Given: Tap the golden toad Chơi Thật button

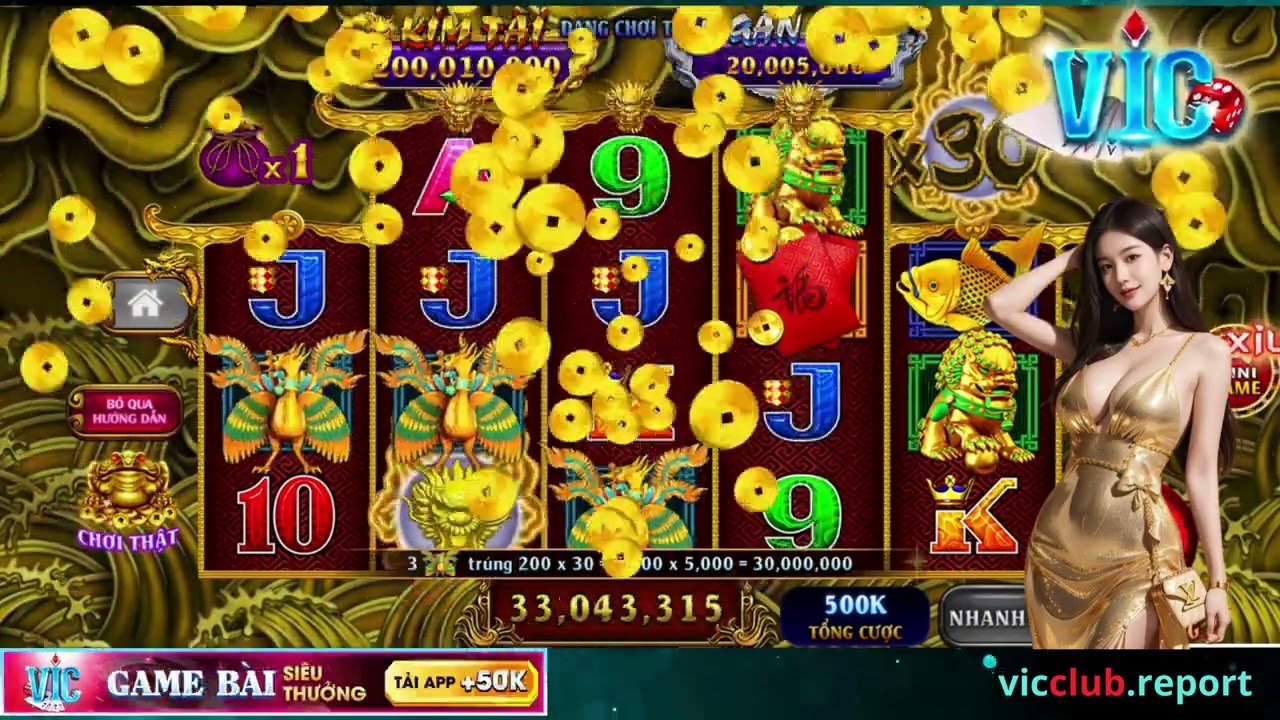Looking at the screenshot, I should point(128,502).
